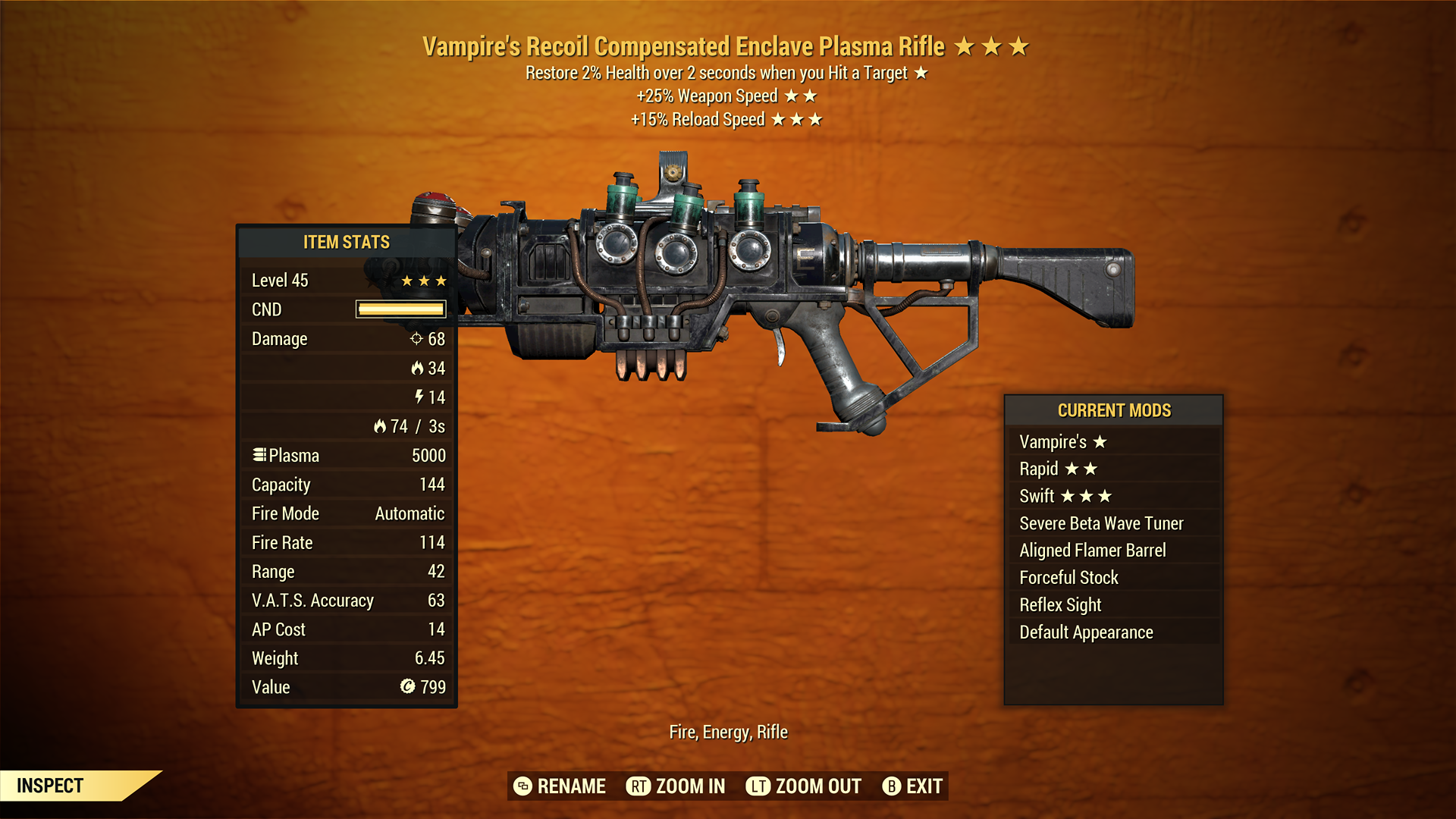Click the B button icon next to Exit
The width and height of the screenshot is (1456, 819).
(x=892, y=786)
